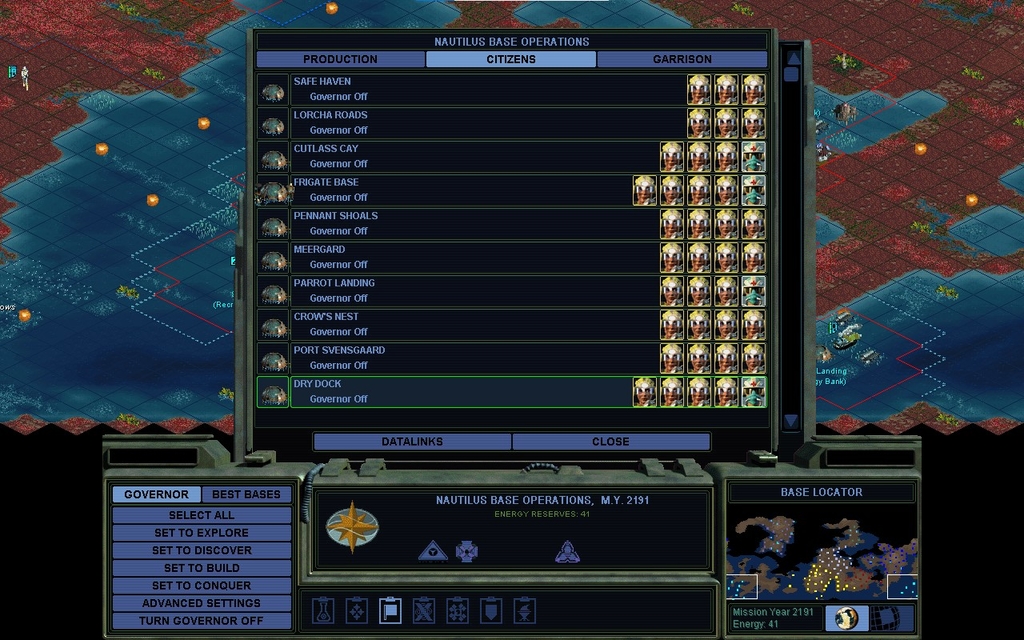Open Advanced Settings for governor
This screenshot has height=640, width=1024.
201,603
